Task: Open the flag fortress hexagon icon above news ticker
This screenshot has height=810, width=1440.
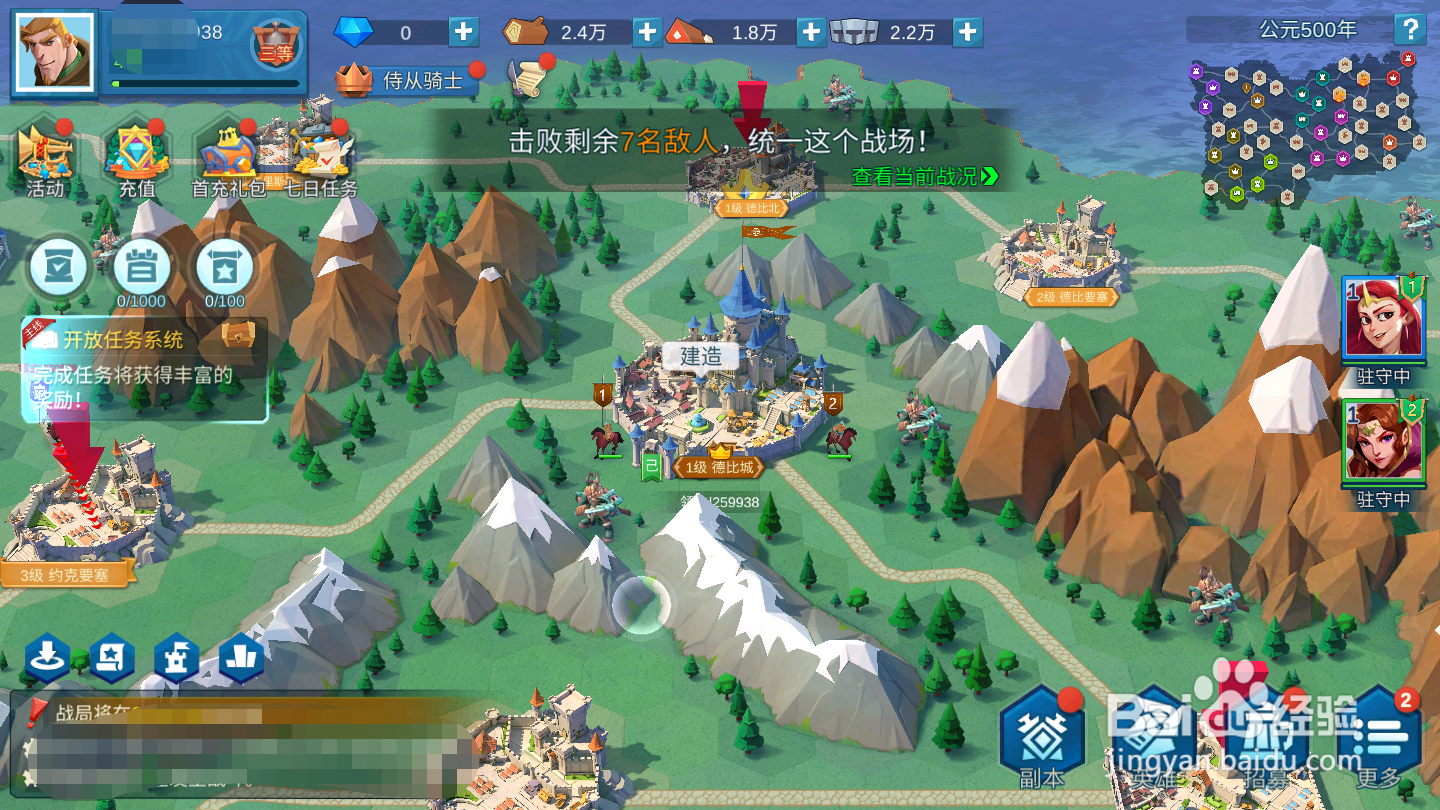Action: 175,657
